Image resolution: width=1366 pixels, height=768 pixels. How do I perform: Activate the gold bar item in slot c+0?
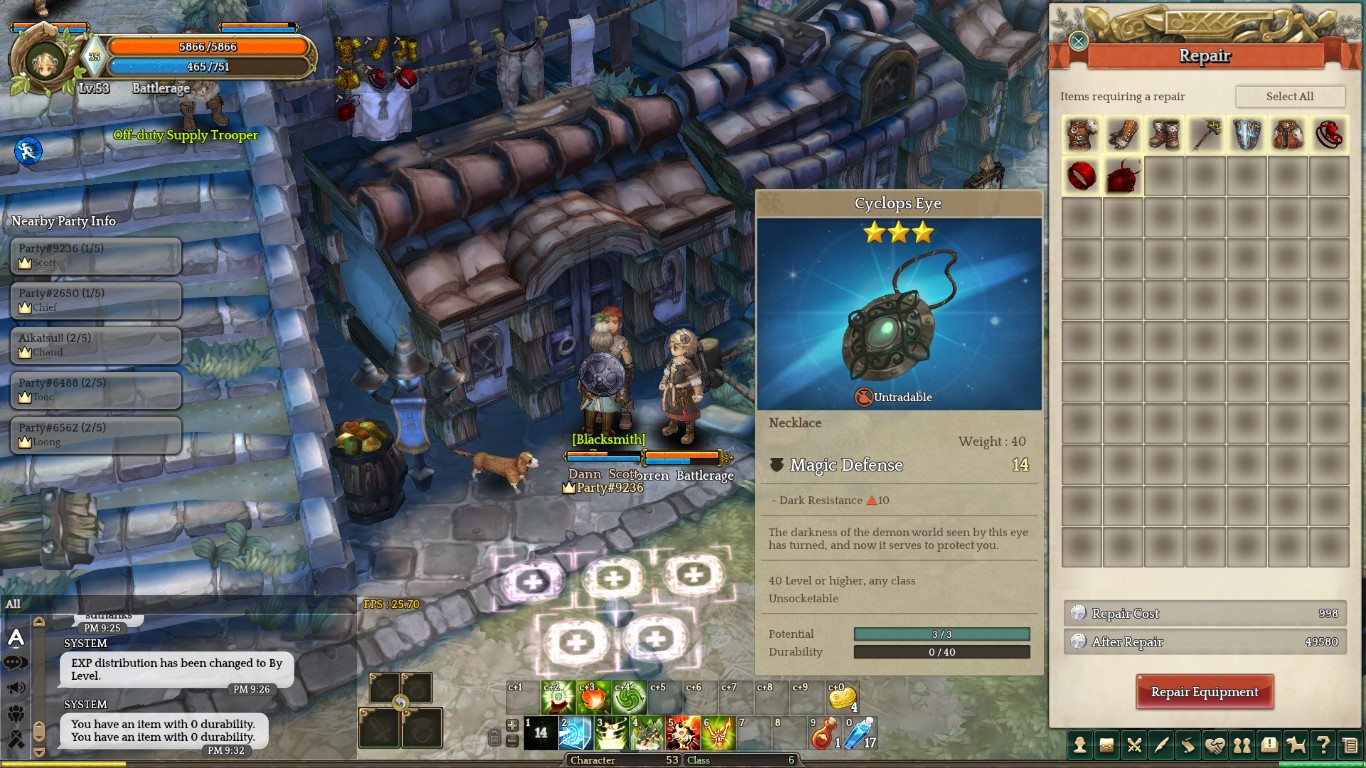(x=843, y=697)
